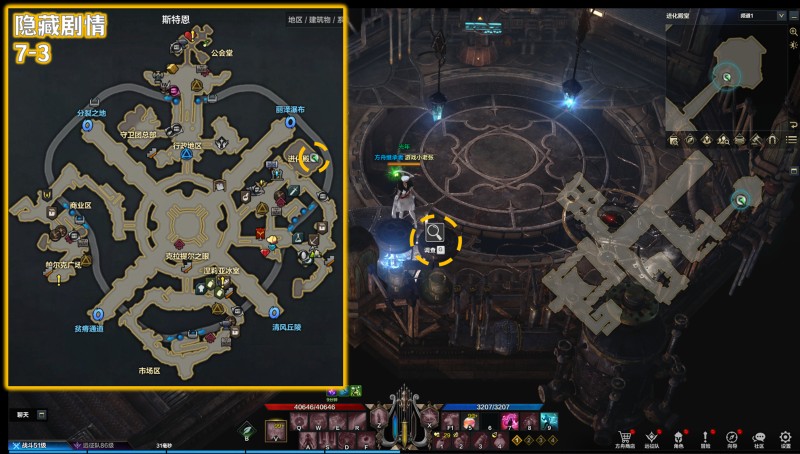Open the 向导 guide menu
Viewport: 800px width, 454px height.
point(732,437)
